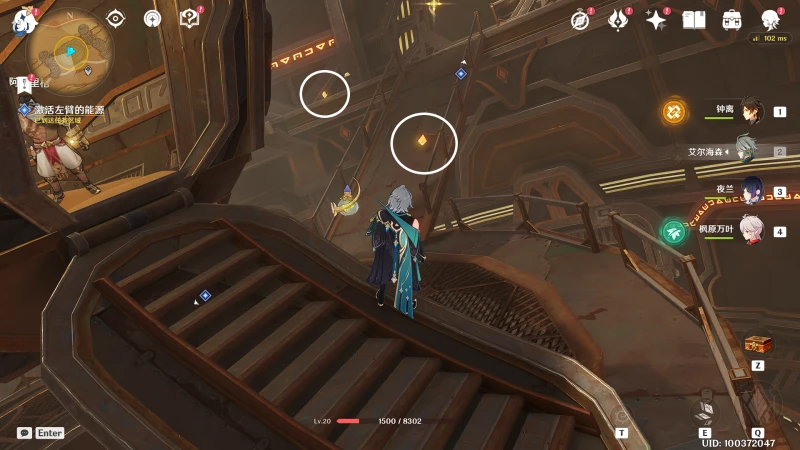Open the character profile head icon
This screenshot has height=450, width=800.
point(770,19)
